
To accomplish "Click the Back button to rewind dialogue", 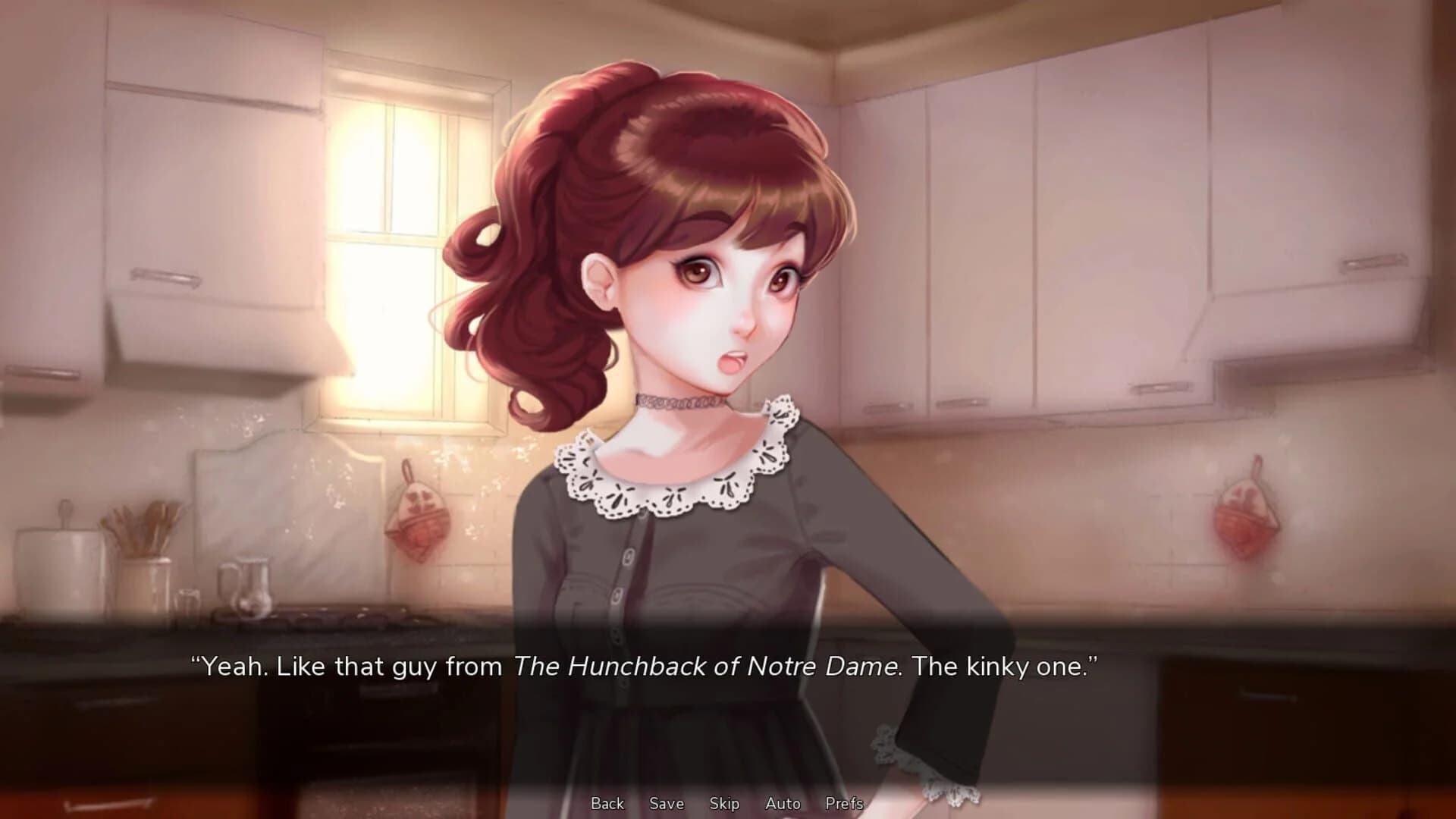I will tap(607, 803).
